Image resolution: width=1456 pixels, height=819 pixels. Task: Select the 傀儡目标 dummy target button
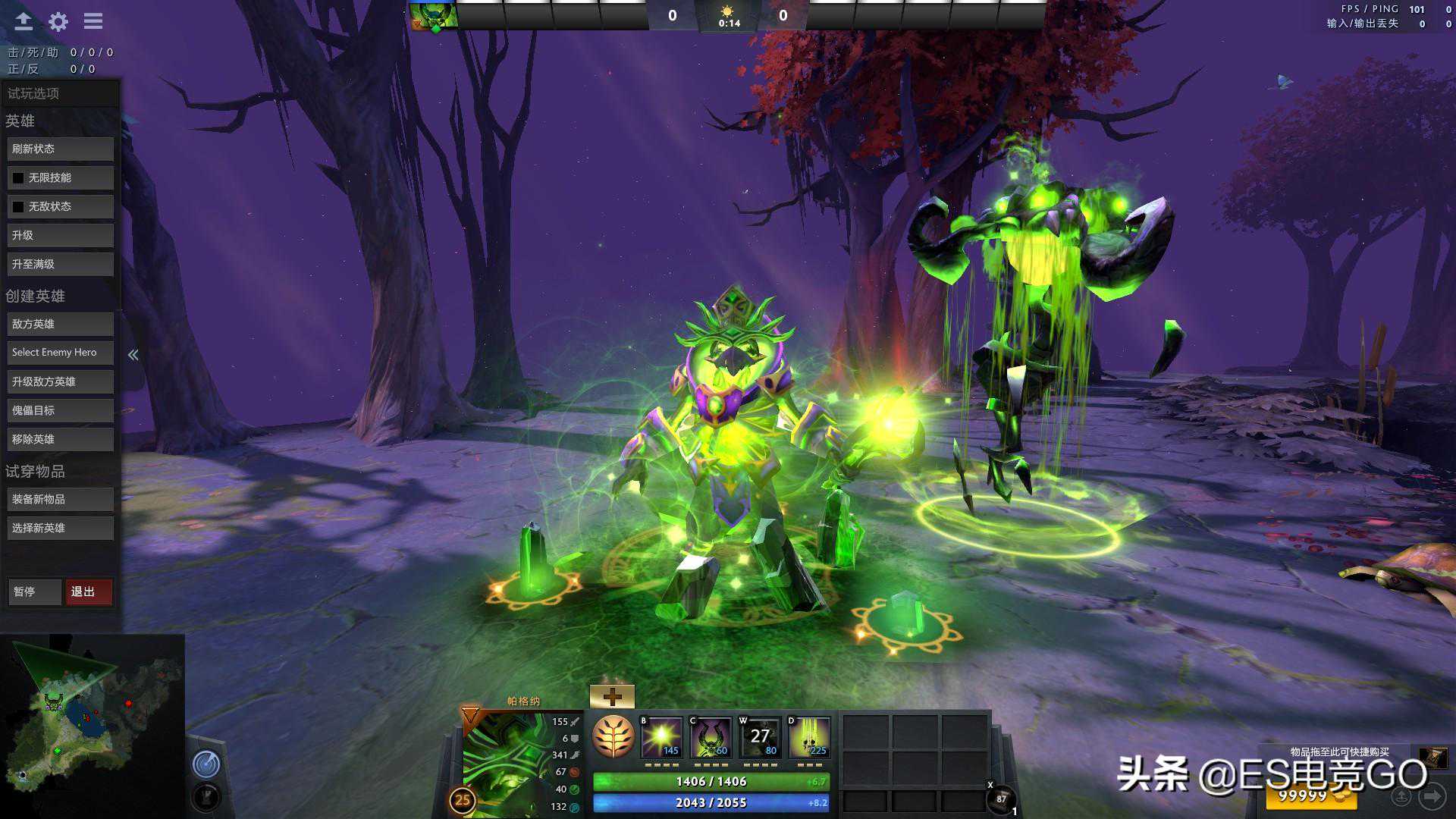[60, 411]
